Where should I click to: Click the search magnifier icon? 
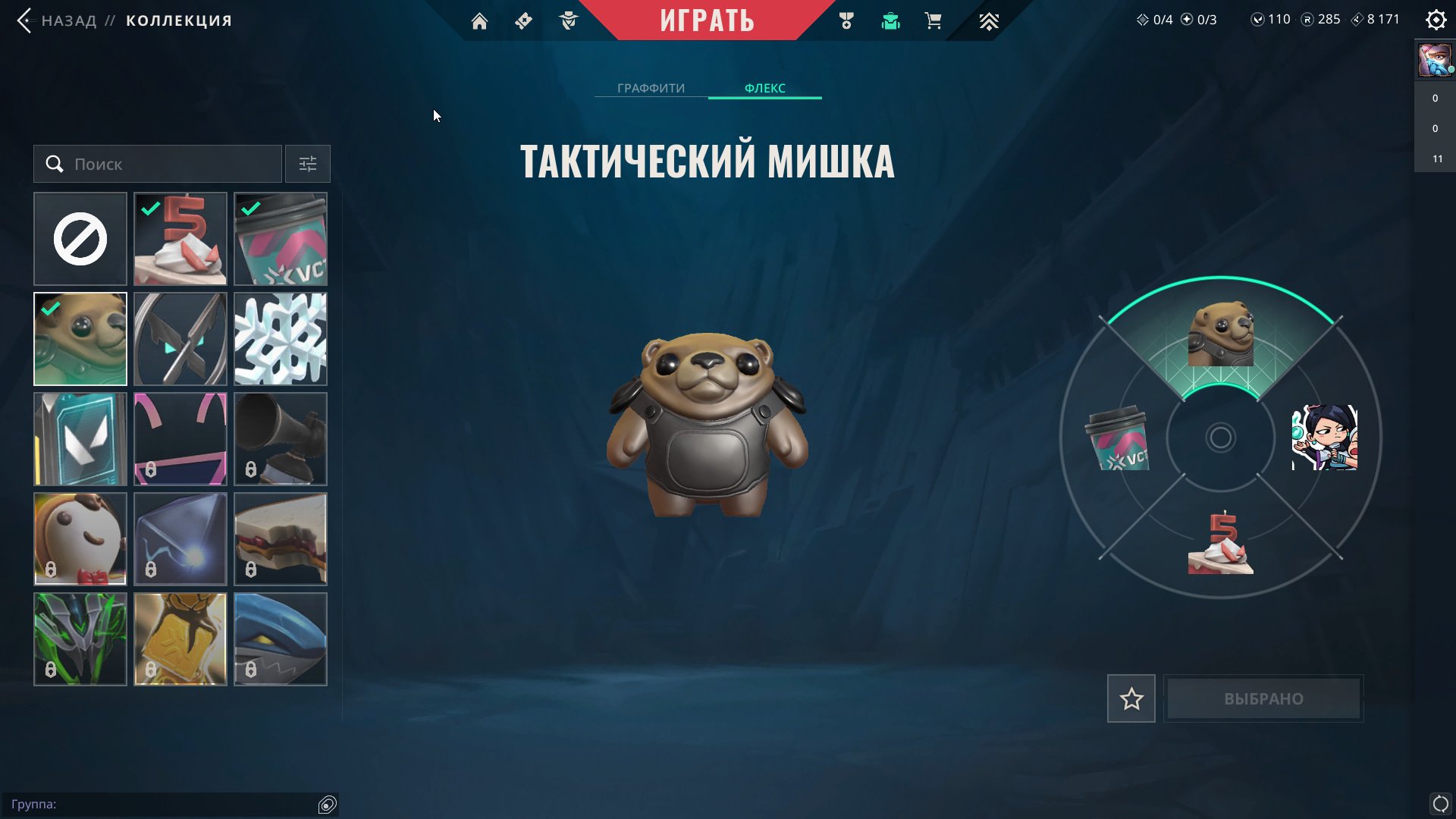(x=54, y=163)
